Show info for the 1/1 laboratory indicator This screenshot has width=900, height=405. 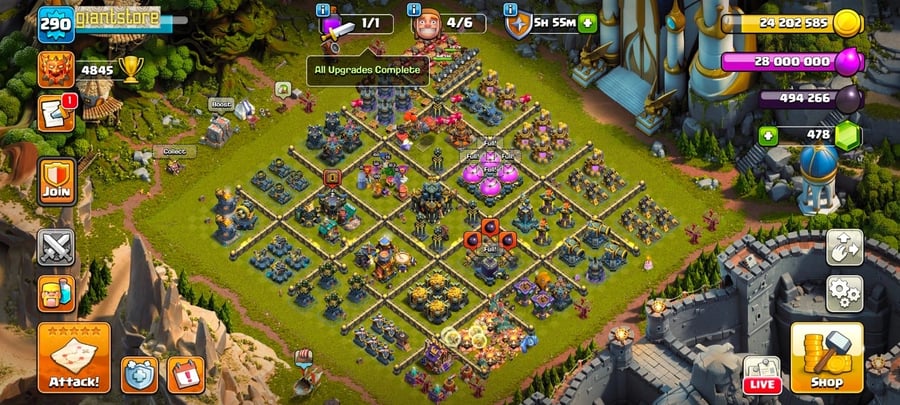click(x=323, y=10)
